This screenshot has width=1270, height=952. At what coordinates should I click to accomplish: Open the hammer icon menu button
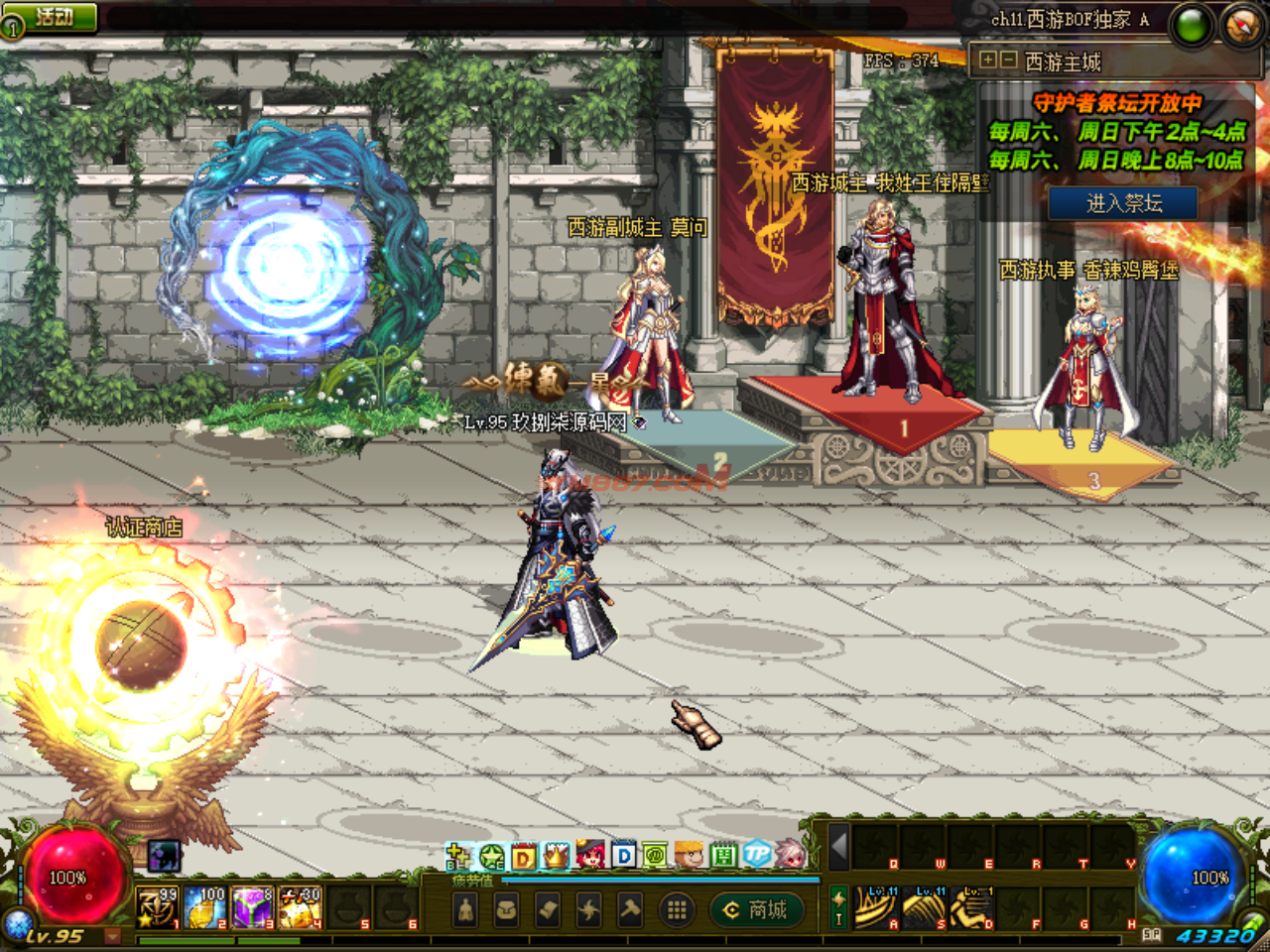tap(631, 909)
